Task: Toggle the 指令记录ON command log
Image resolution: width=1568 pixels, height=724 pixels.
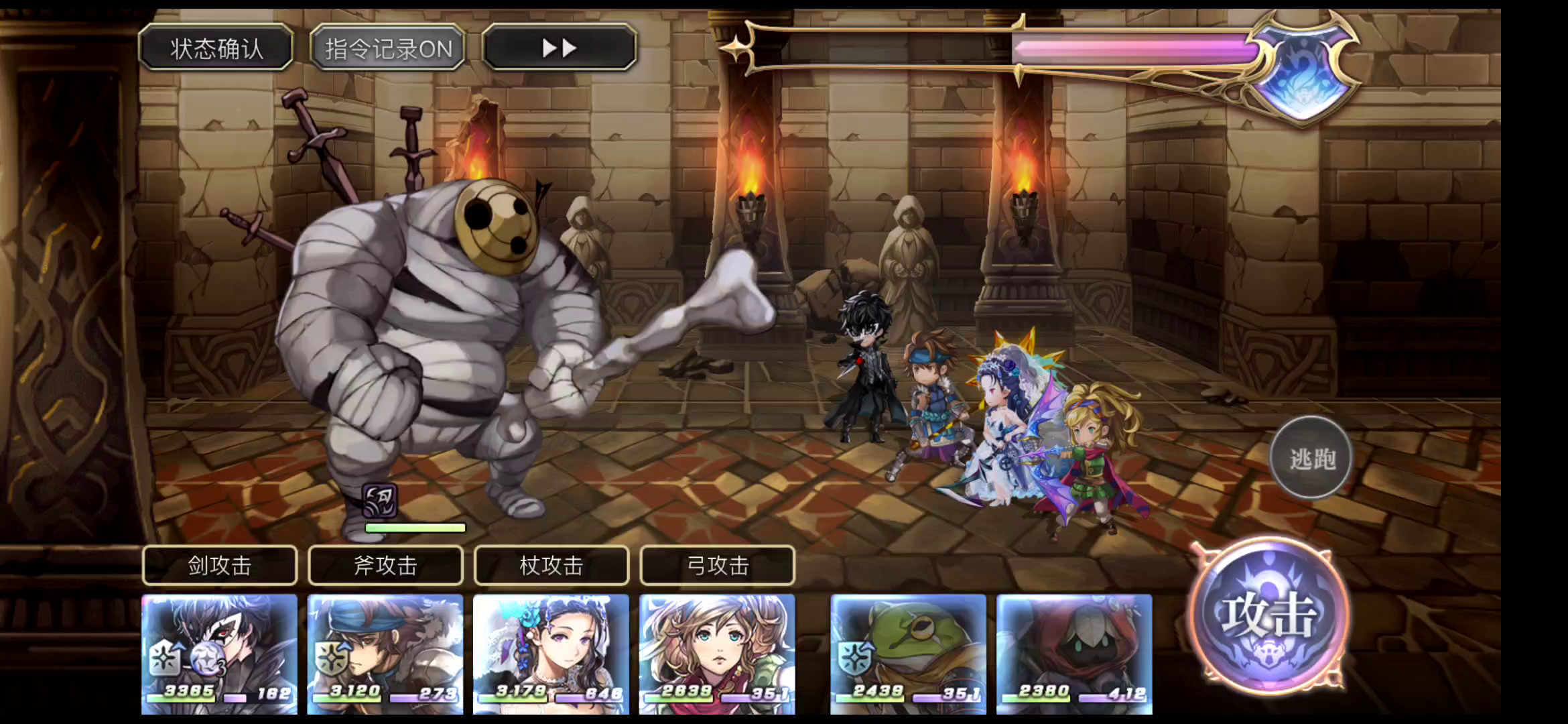Action: tap(388, 48)
